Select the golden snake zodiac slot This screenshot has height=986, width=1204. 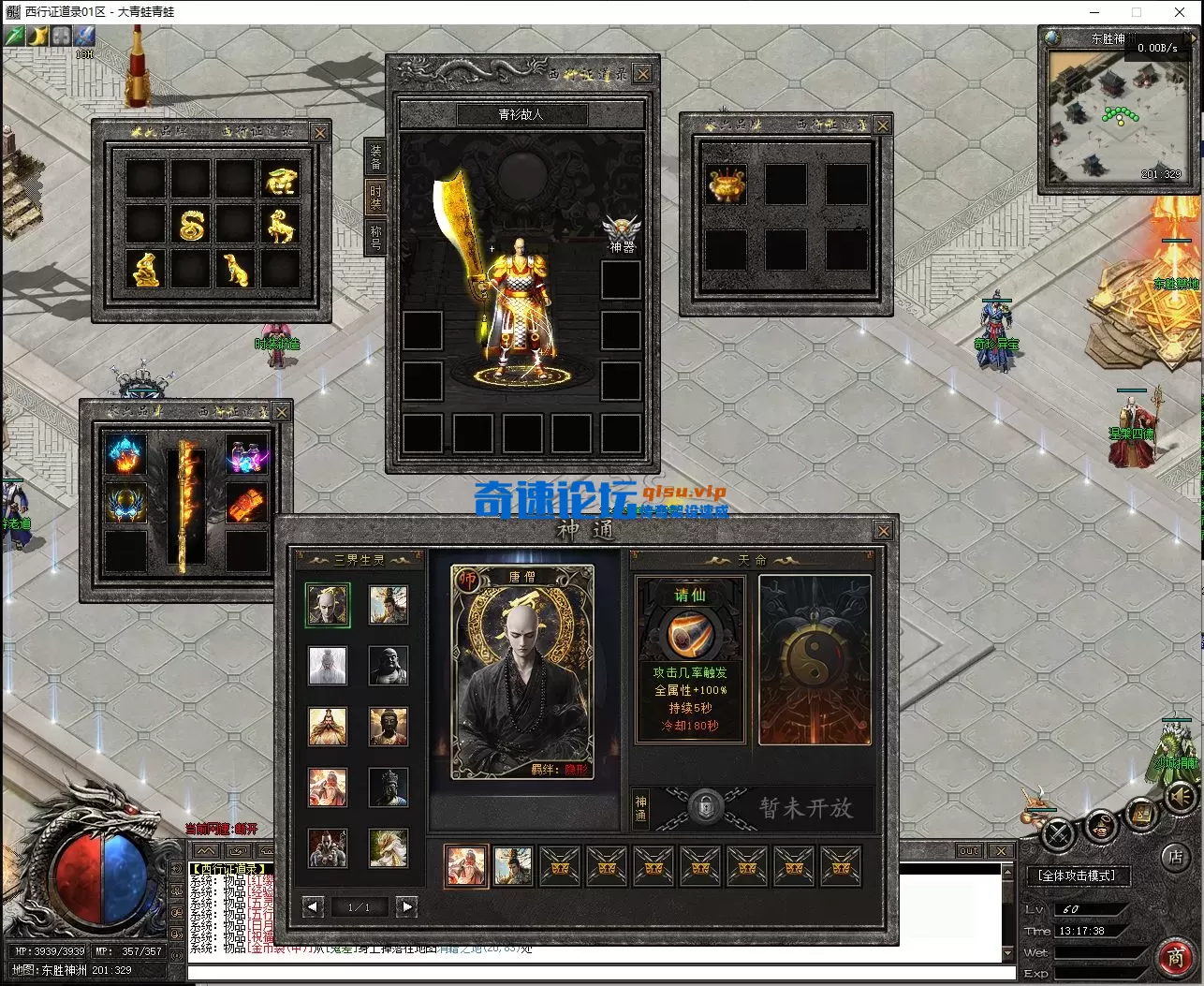tap(190, 225)
